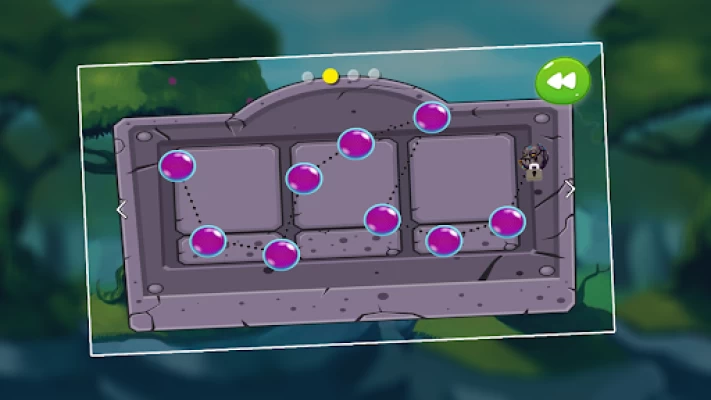Click the green rewind back button

(x=563, y=81)
